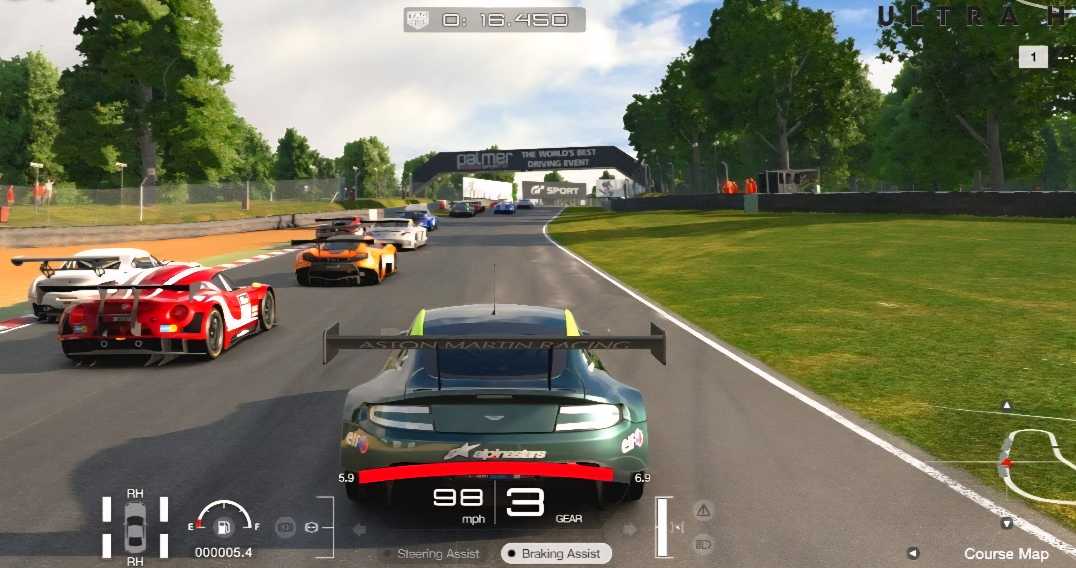Image resolution: width=1076 pixels, height=568 pixels.
Task: Click the hazard warning triangle icon
Action: (x=703, y=511)
